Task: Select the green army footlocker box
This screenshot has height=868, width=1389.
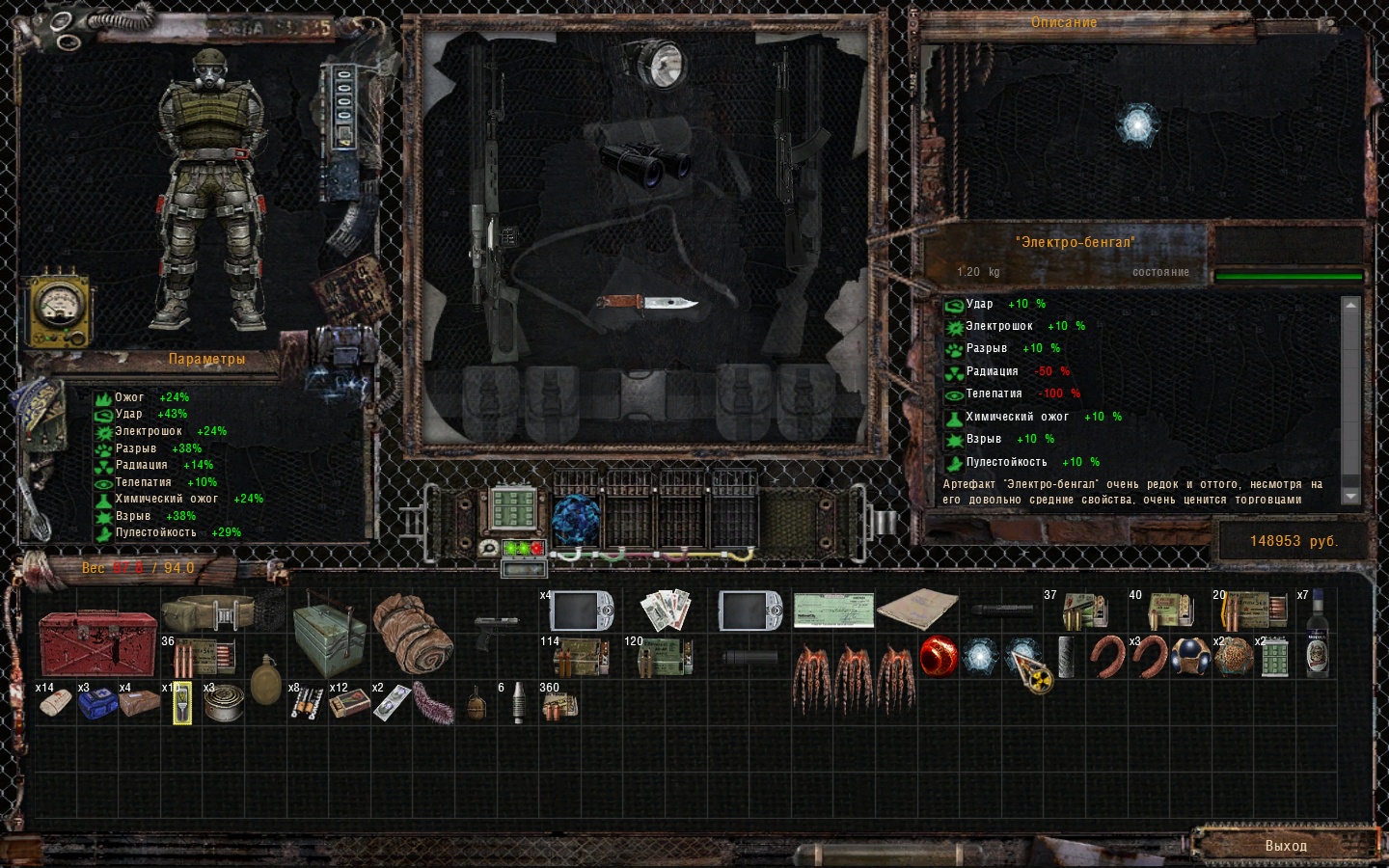Action: coord(329,636)
